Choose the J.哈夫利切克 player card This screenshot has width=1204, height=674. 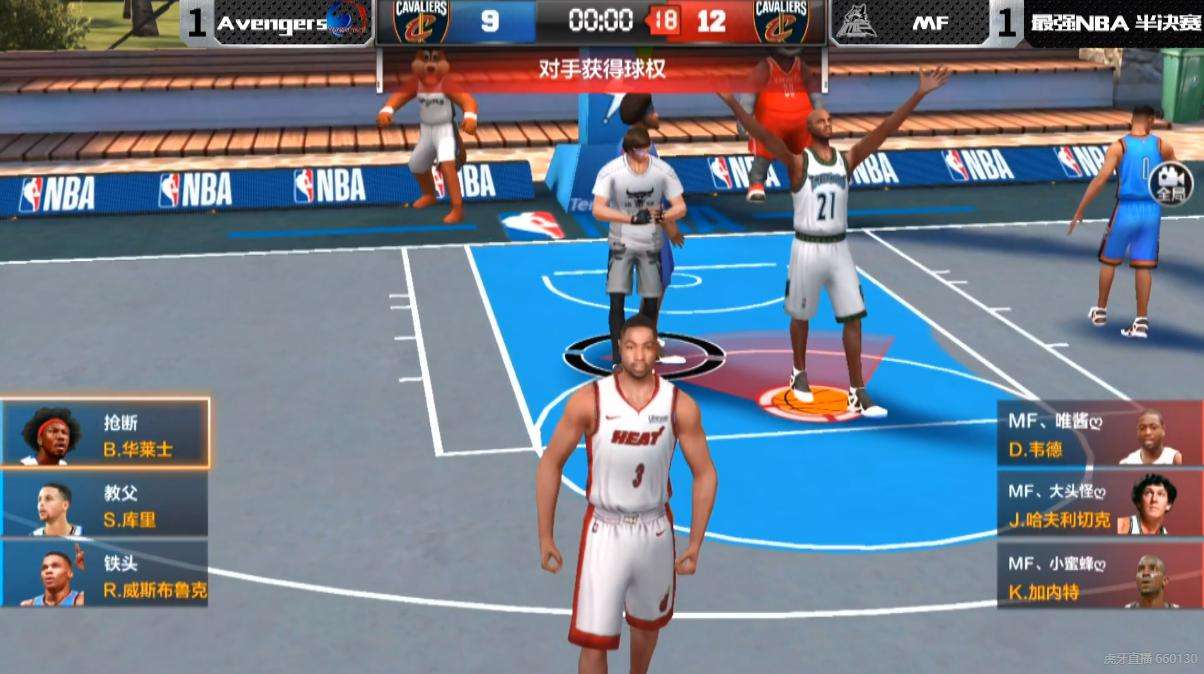point(1098,505)
